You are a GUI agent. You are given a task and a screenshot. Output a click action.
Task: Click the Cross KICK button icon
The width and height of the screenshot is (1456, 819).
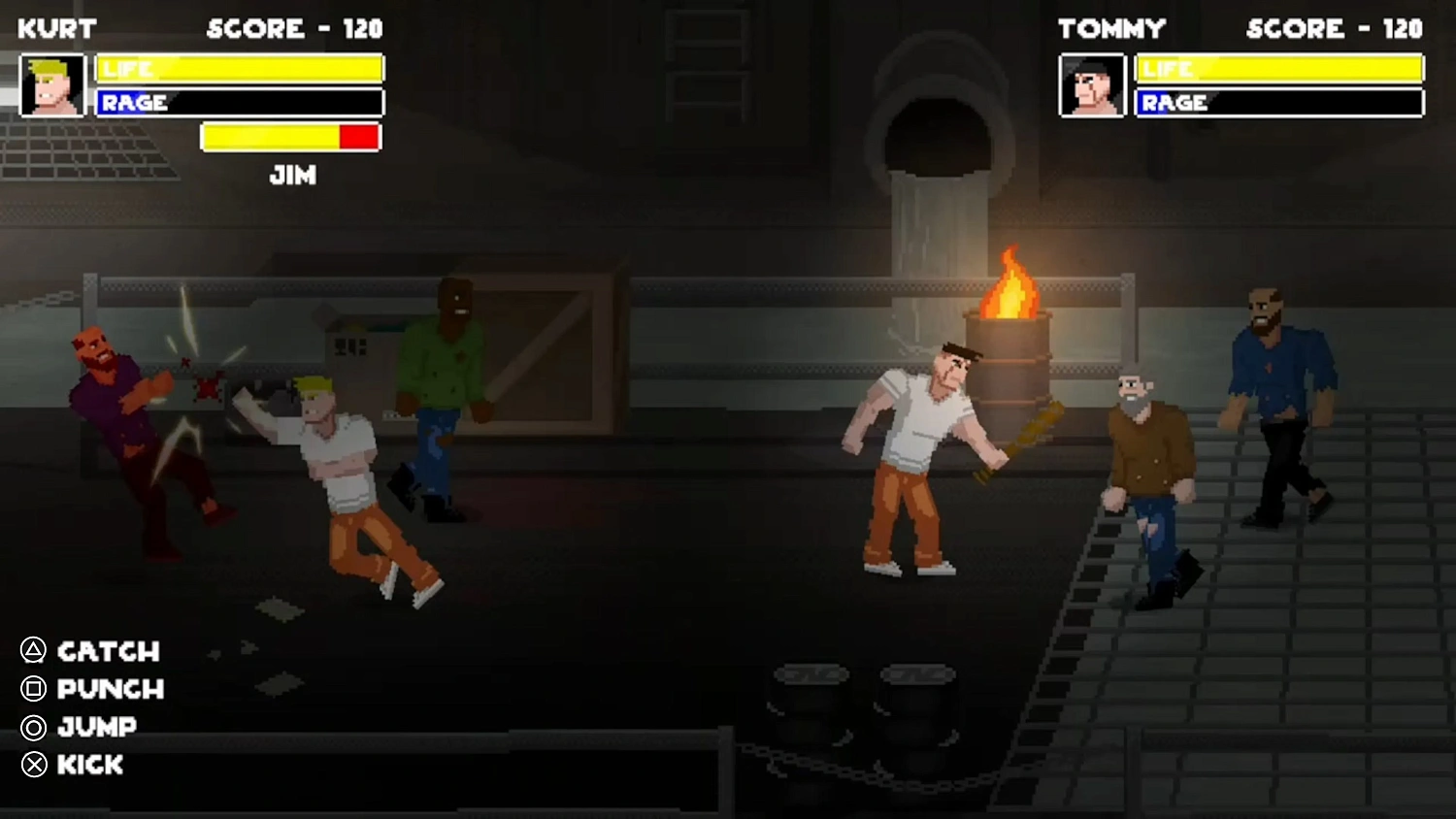coord(32,766)
